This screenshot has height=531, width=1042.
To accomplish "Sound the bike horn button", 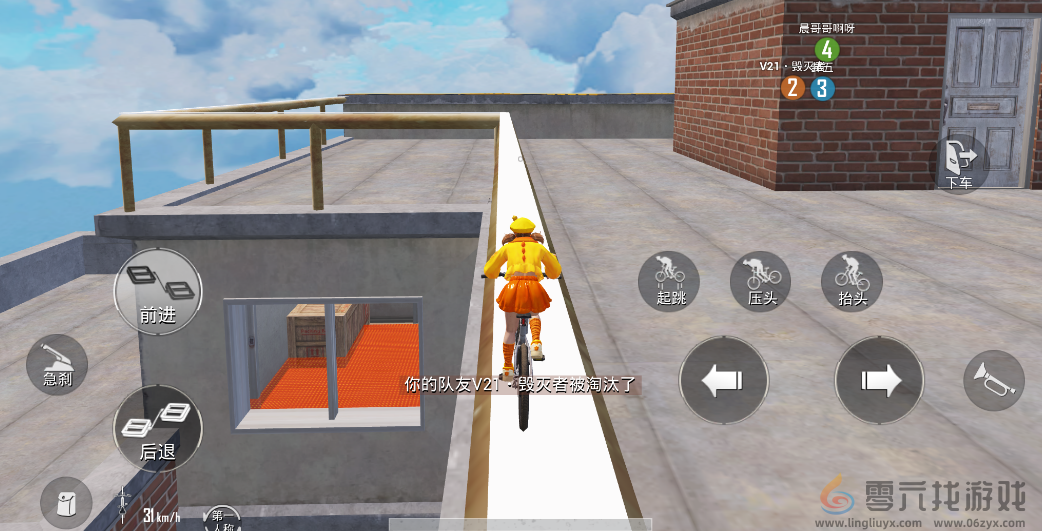I will pos(993,378).
